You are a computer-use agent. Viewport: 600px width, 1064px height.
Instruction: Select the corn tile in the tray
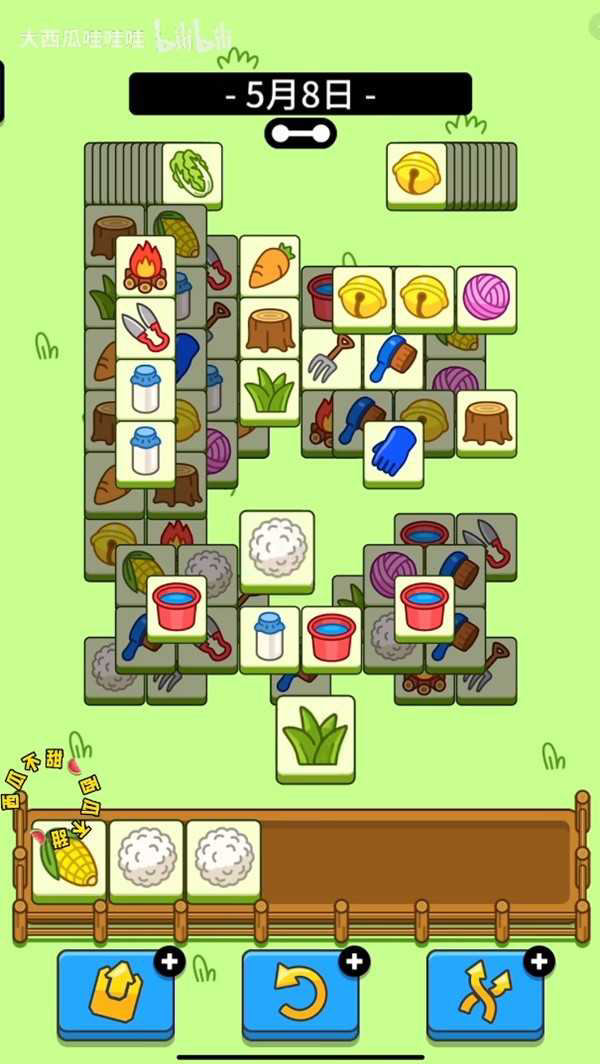(69, 858)
